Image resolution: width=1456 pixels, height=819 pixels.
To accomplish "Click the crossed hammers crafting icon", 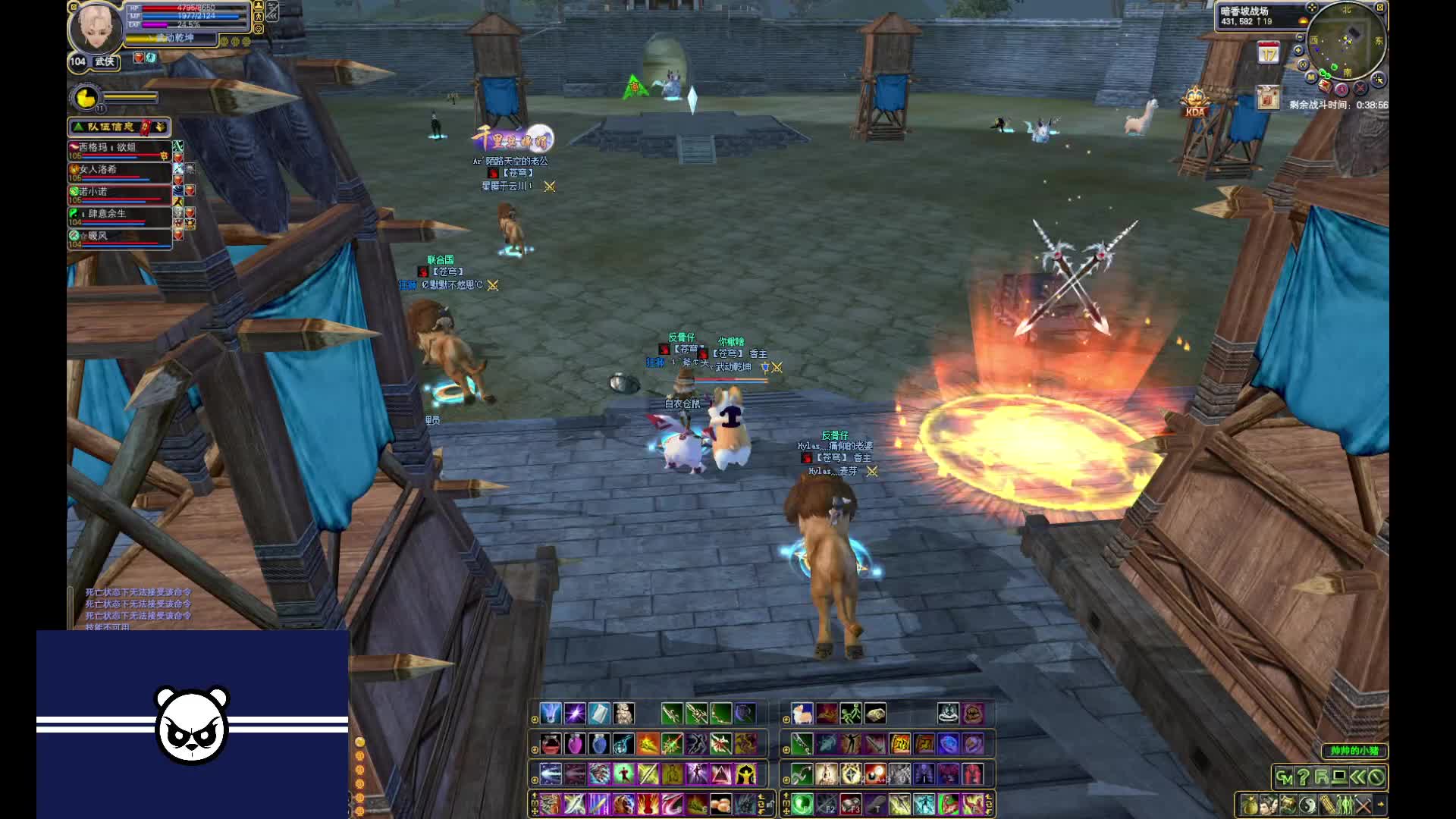I will (x=1363, y=805).
